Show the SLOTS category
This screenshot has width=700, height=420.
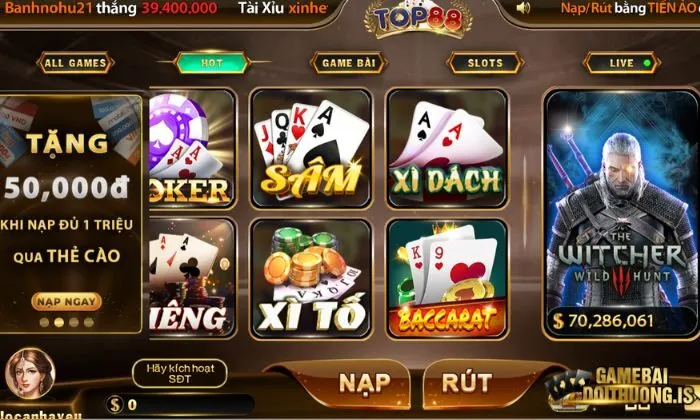[485, 63]
